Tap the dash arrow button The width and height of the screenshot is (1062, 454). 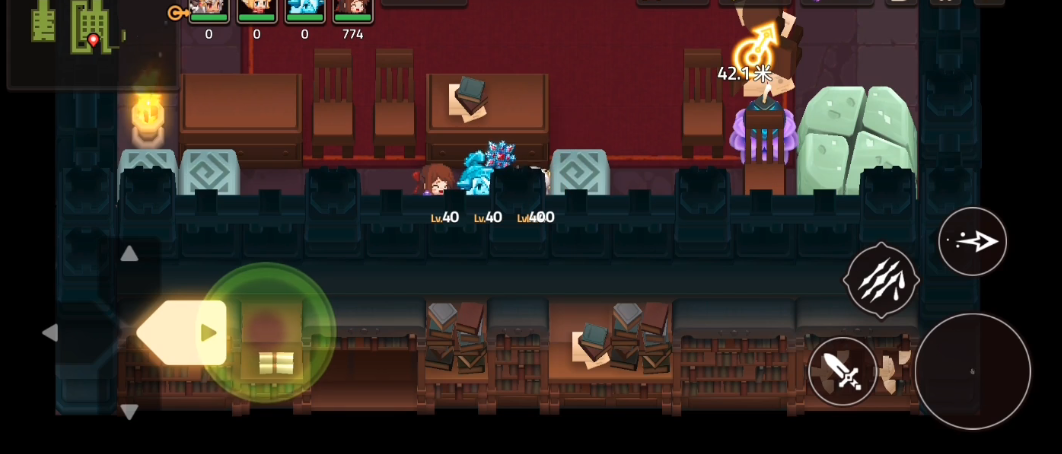click(972, 242)
